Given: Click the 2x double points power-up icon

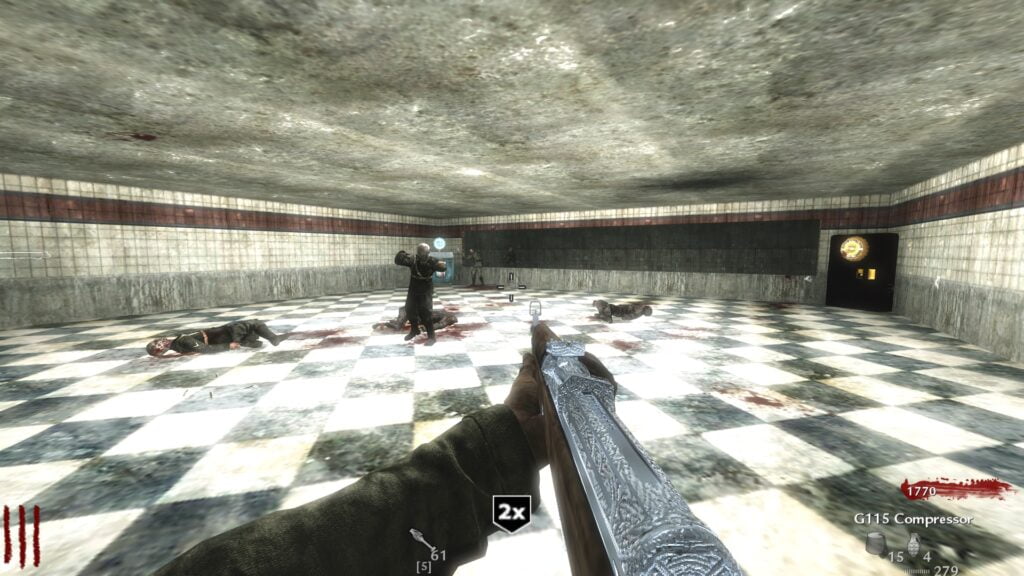Looking at the screenshot, I should 511,513.
